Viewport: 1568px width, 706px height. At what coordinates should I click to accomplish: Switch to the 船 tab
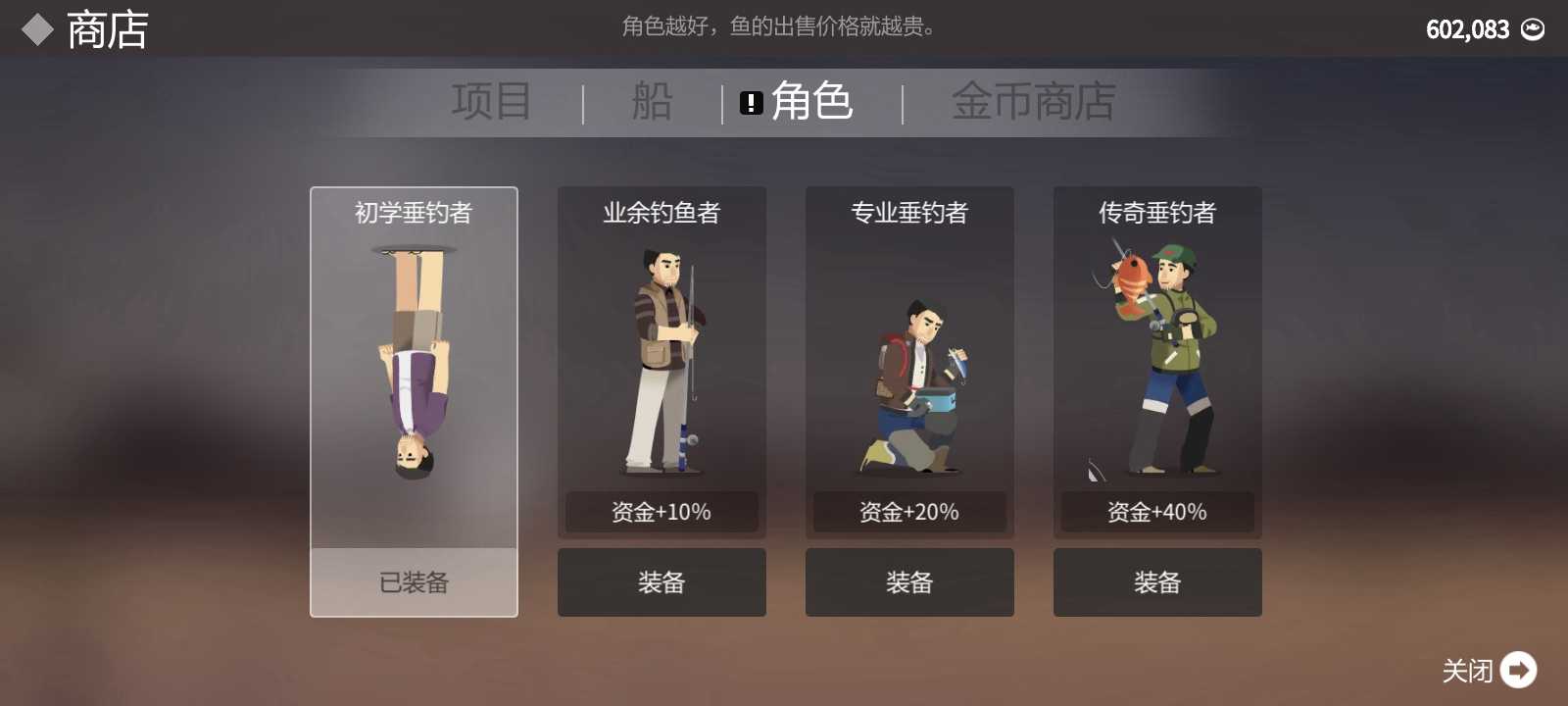click(x=651, y=100)
